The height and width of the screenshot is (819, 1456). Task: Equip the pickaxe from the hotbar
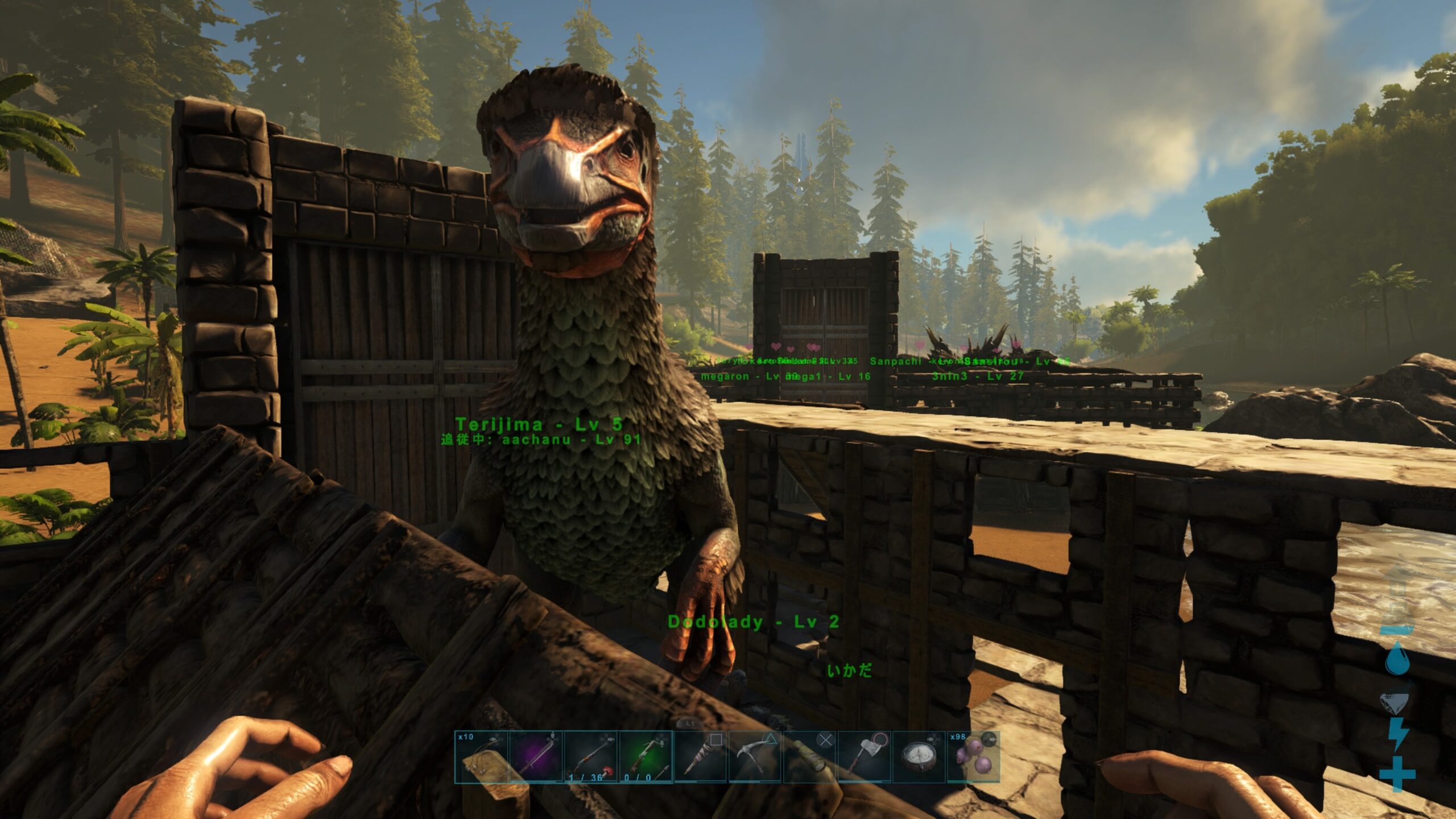click(755, 757)
